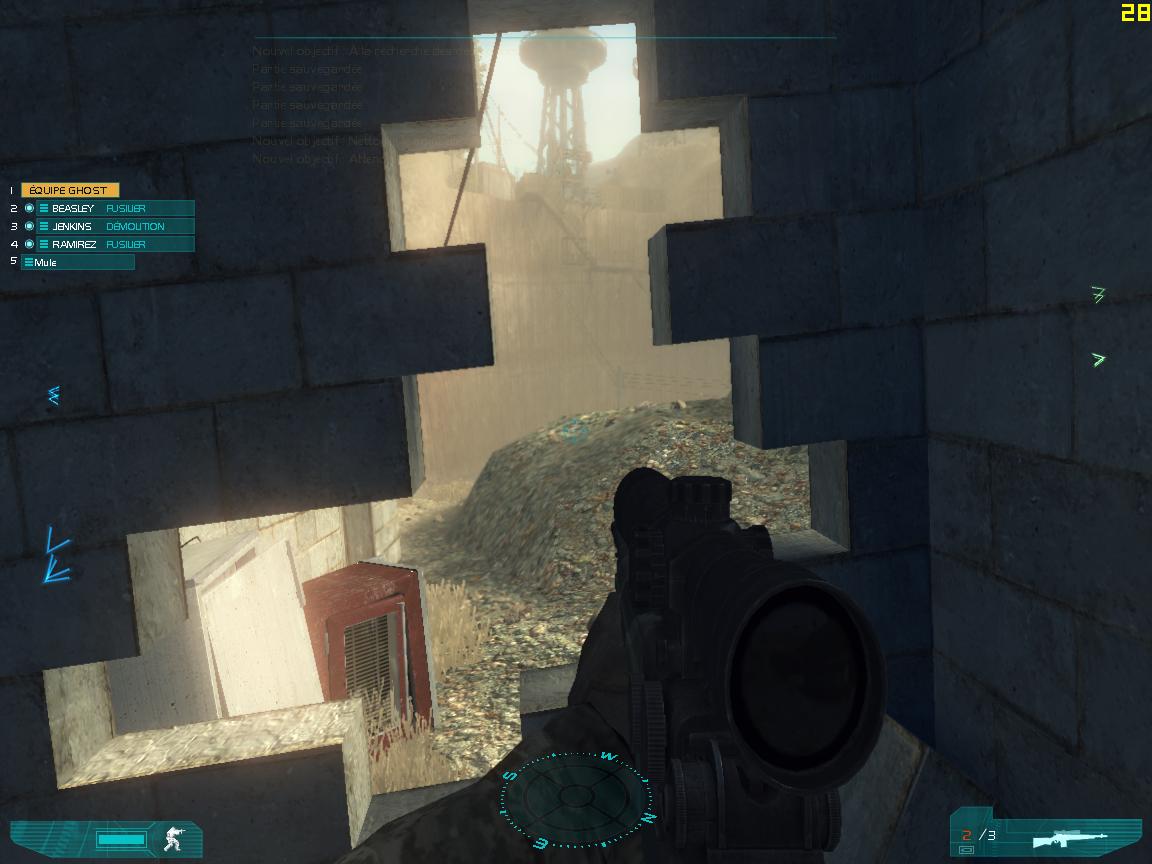Click the circular compass radar
This screenshot has width=1152, height=864.
tap(577, 797)
